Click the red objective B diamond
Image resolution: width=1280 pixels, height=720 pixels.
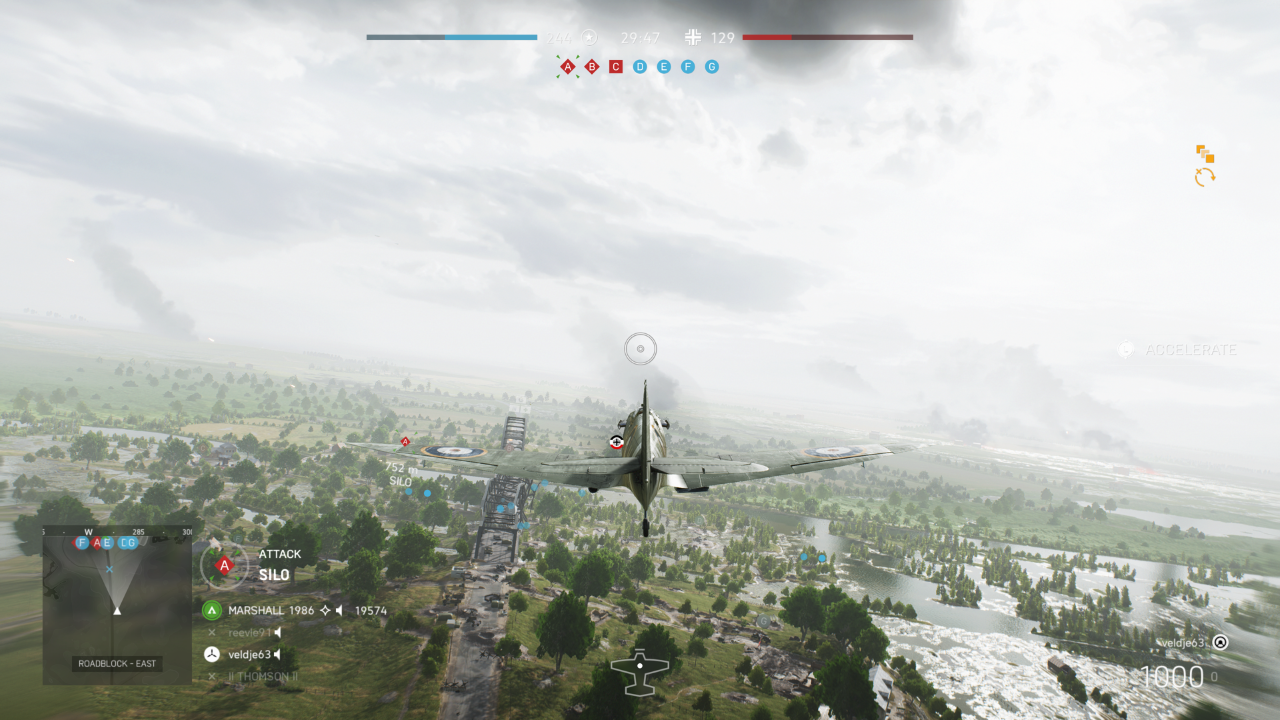coord(592,67)
